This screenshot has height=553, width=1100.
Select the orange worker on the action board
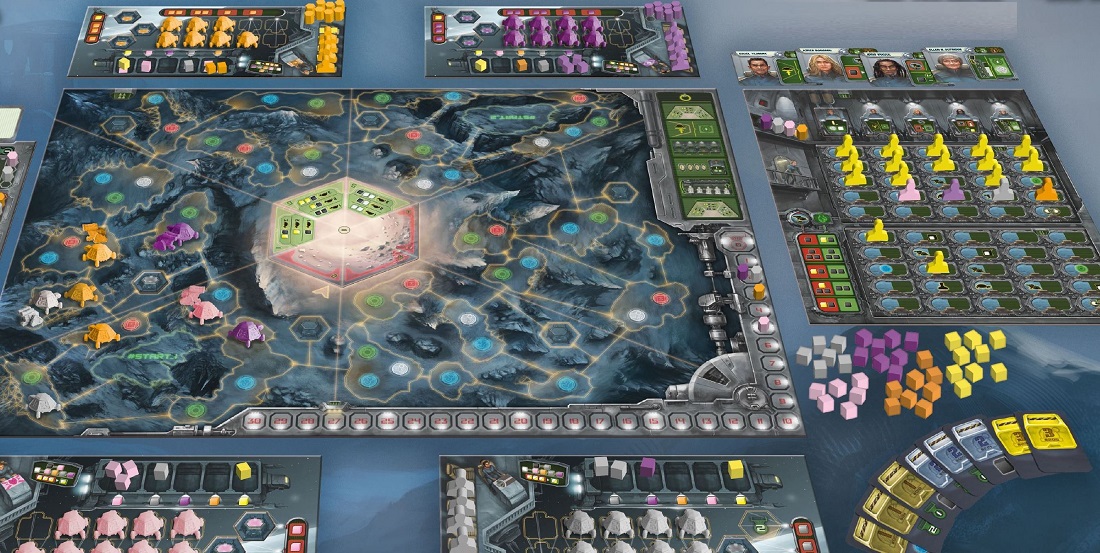tap(1047, 188)
